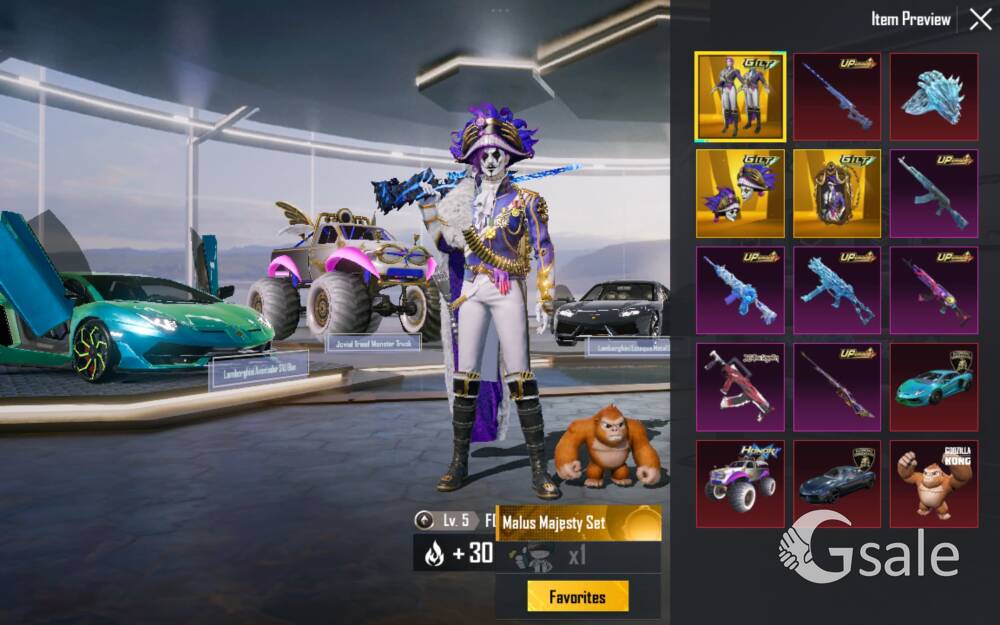Open the gold-framed portrait item
This screenshot has width=1000, height=625.
[837, 193]
